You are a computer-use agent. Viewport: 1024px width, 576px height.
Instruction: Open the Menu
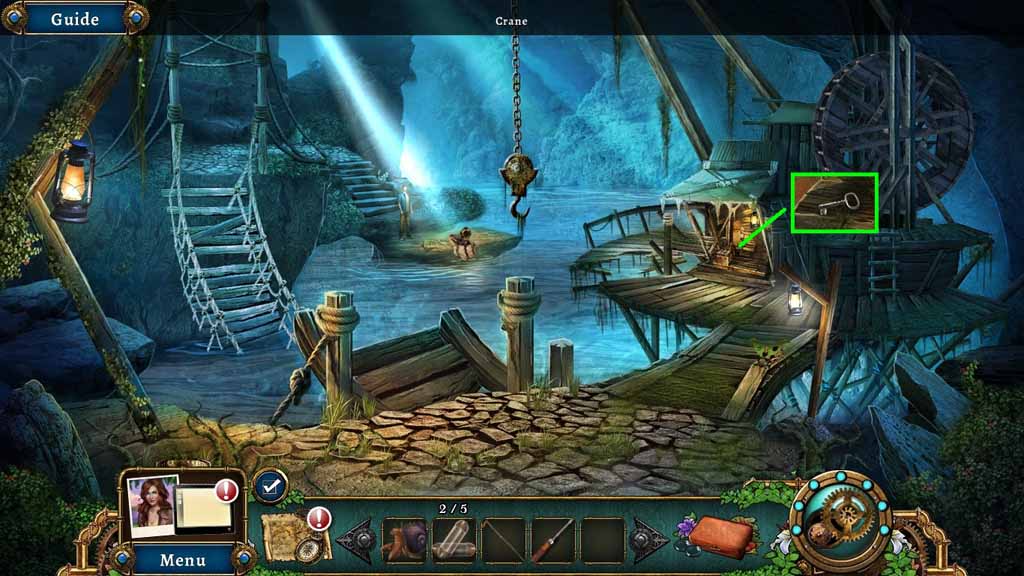tap(183, 560)
